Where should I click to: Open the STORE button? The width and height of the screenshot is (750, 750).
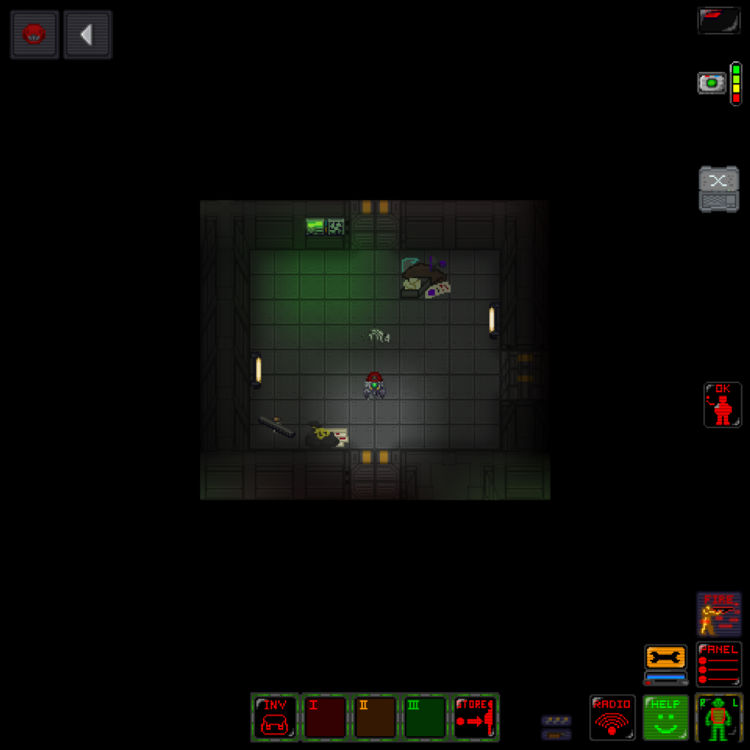(475, 717)
